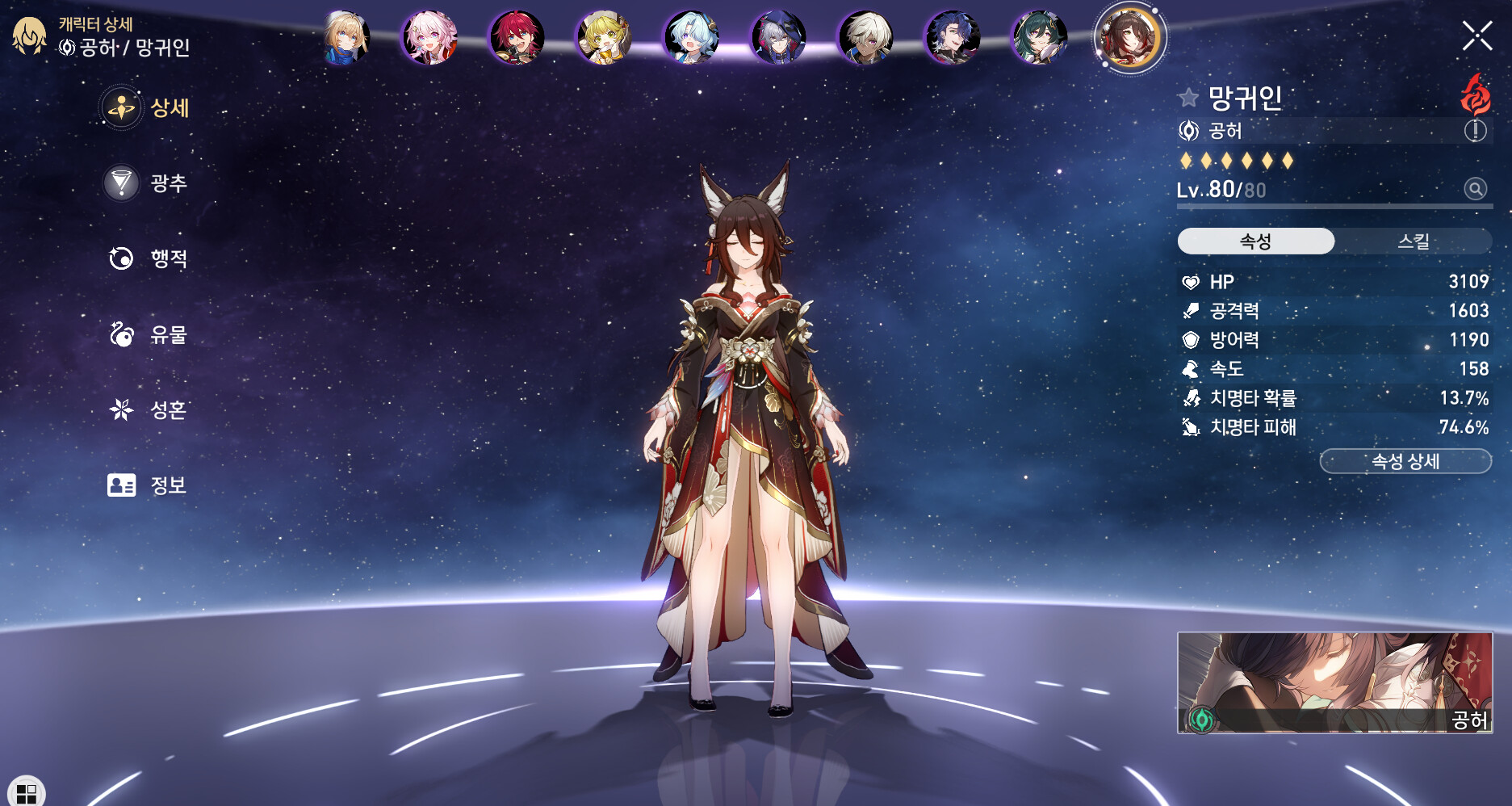The height and width of the screenshot is (806, 1512).
Task: Click the 공허 light cone thumbnail
Action: coord(1334,682)
